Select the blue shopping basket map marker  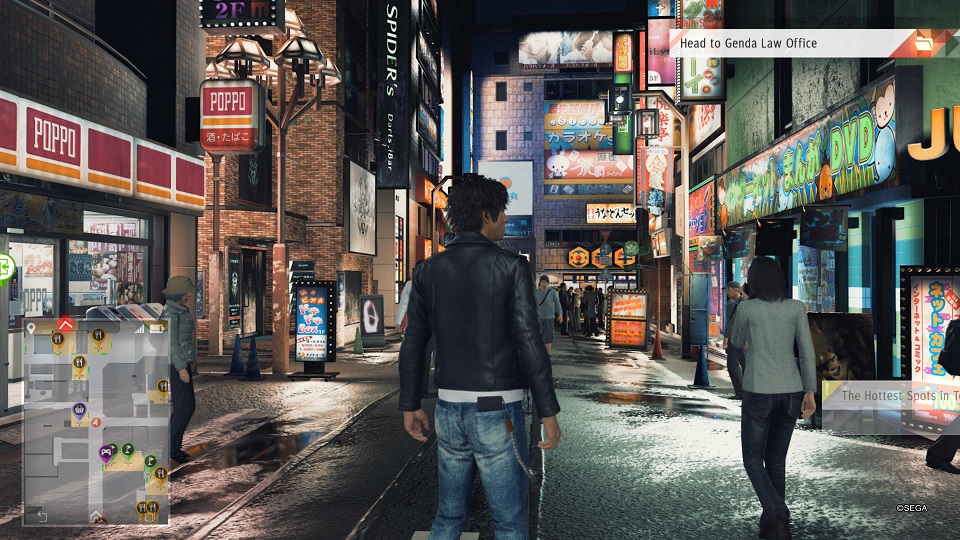pyautogui.click(x=79, y=409)
